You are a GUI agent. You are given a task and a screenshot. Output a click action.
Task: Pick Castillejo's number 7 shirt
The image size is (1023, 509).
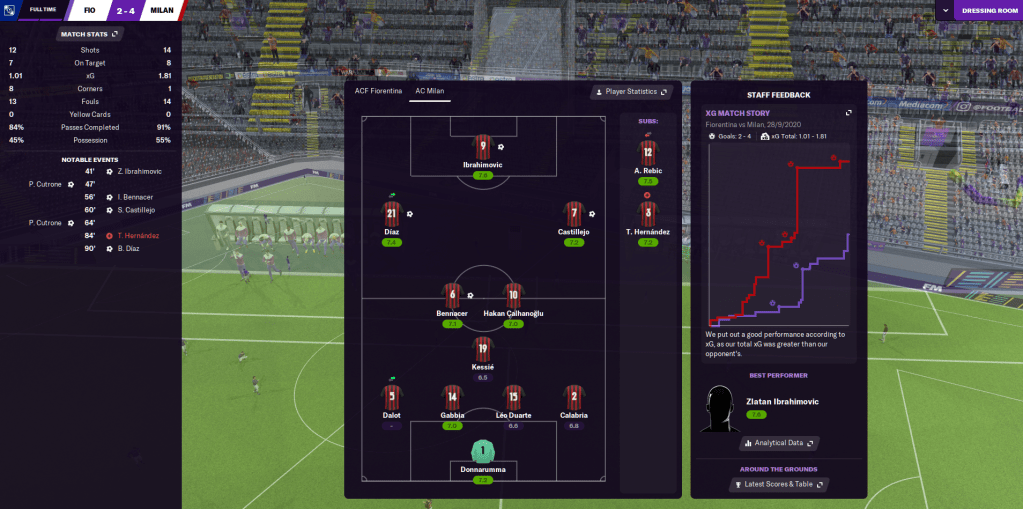pos(574,215)
